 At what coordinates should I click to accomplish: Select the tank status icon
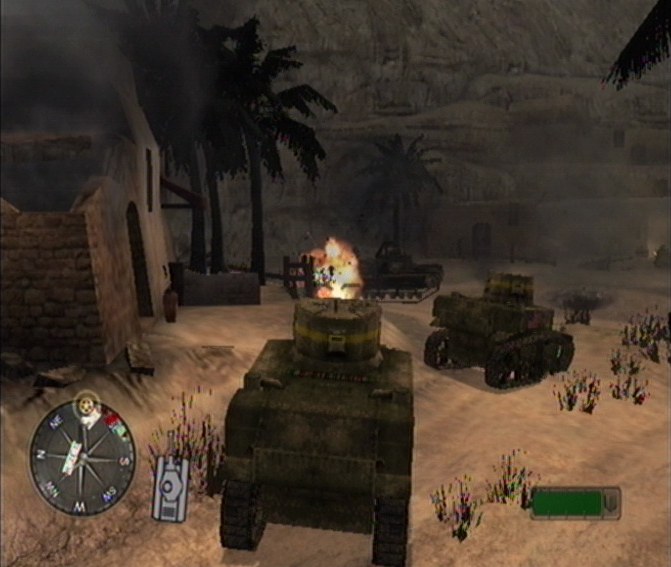tap(170, 488)
